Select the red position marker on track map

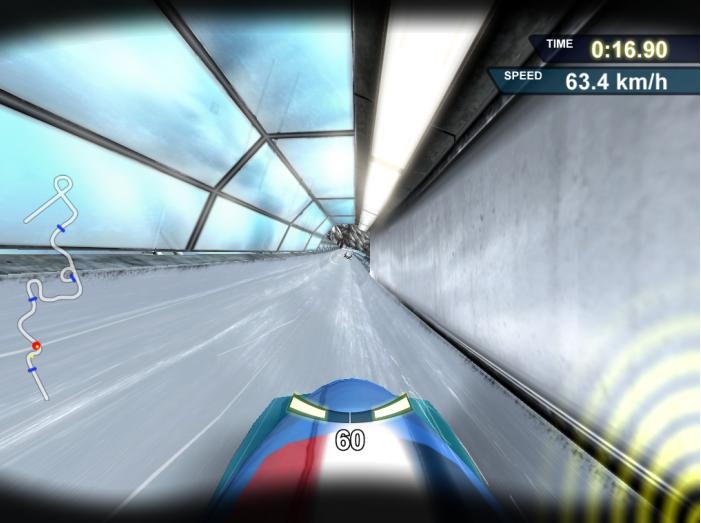point(36,347)
